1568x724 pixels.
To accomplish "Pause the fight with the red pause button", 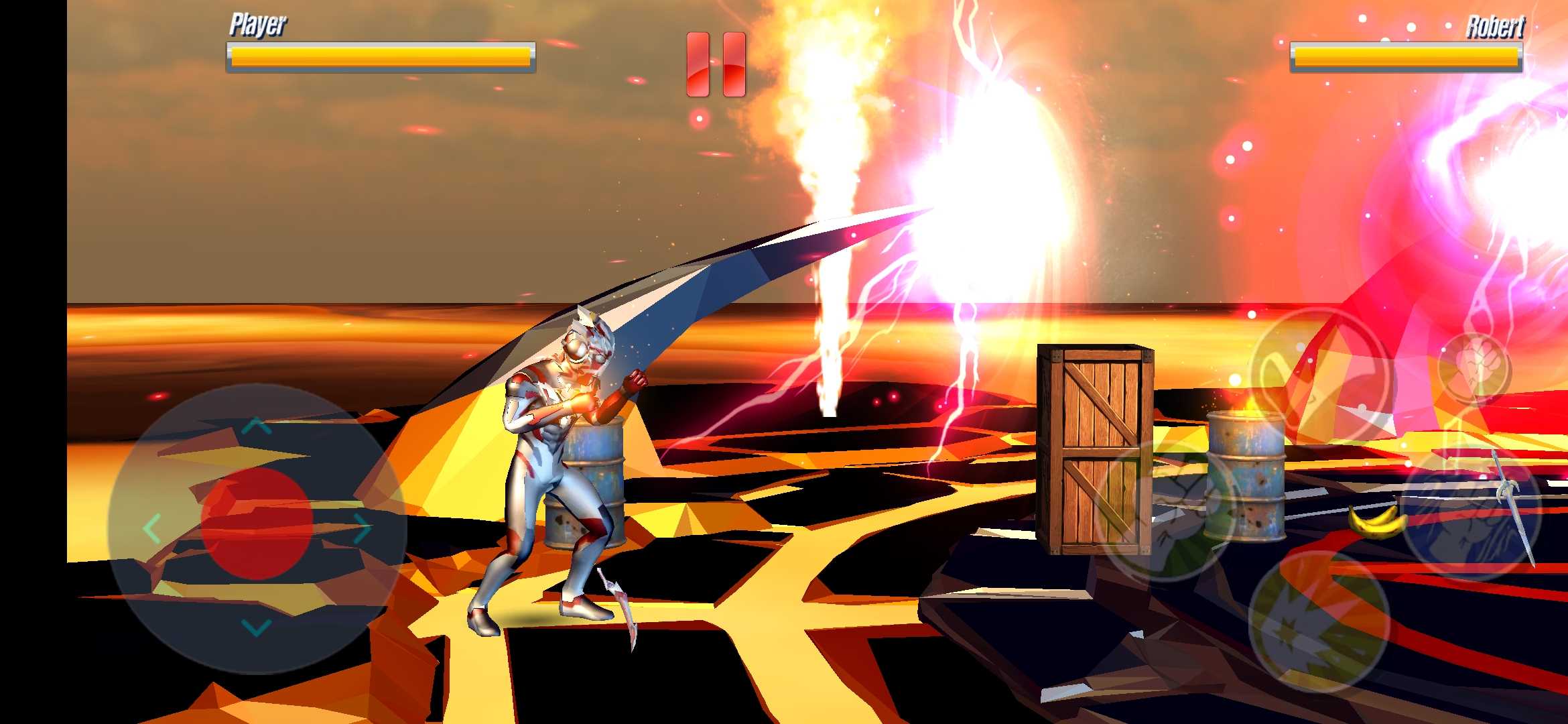I will click(x=716, y=64).
